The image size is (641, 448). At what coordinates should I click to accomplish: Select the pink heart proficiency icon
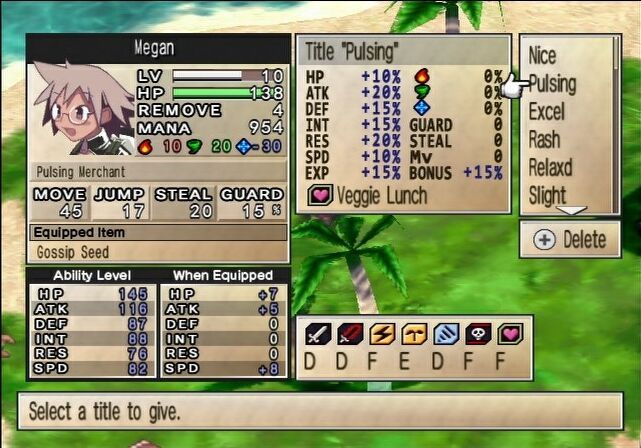(512, 334)
